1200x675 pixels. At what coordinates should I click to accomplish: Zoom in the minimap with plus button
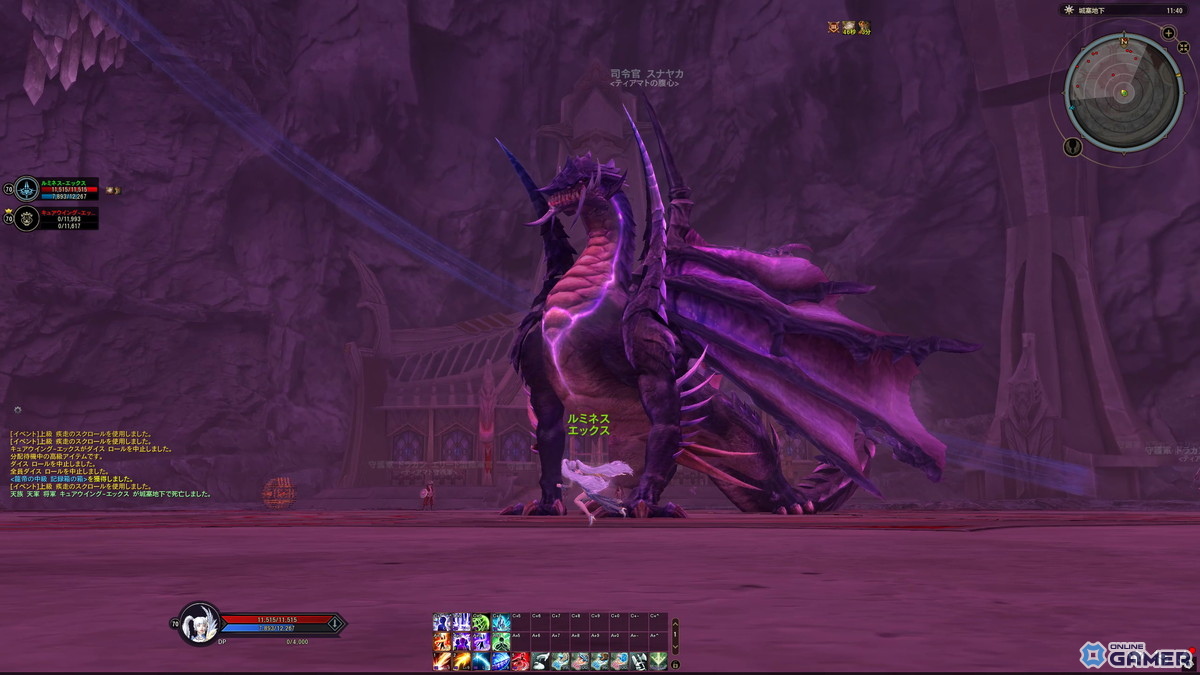click(x=1169, y=33)
